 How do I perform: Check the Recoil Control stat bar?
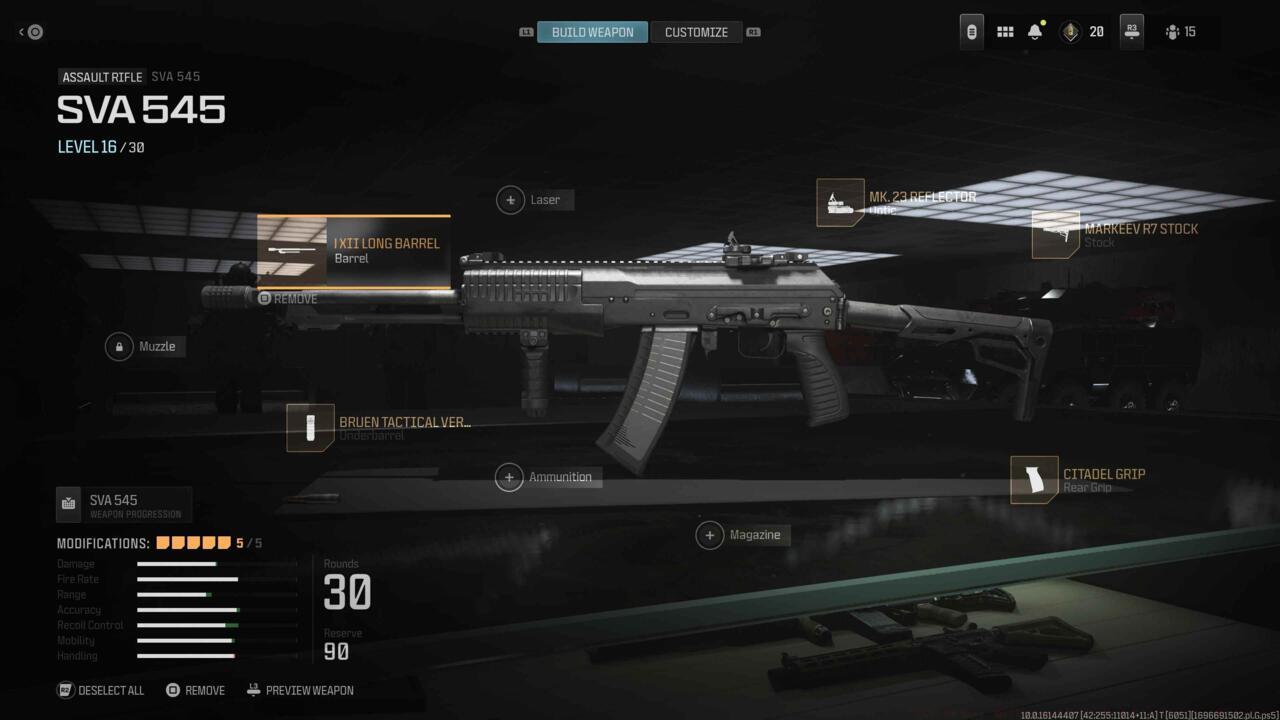(x=190, y=625)
